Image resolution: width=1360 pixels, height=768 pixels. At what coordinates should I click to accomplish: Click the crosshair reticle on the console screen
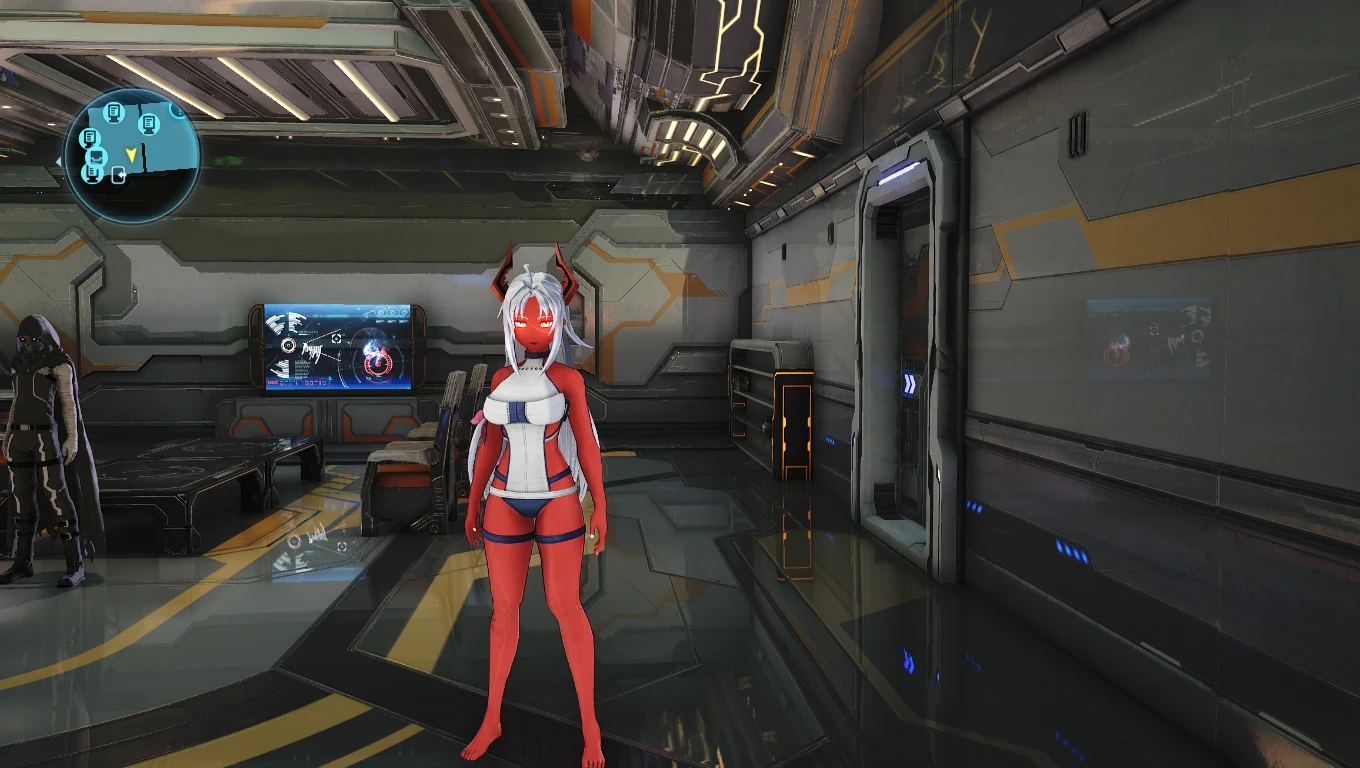click(336, 339)
